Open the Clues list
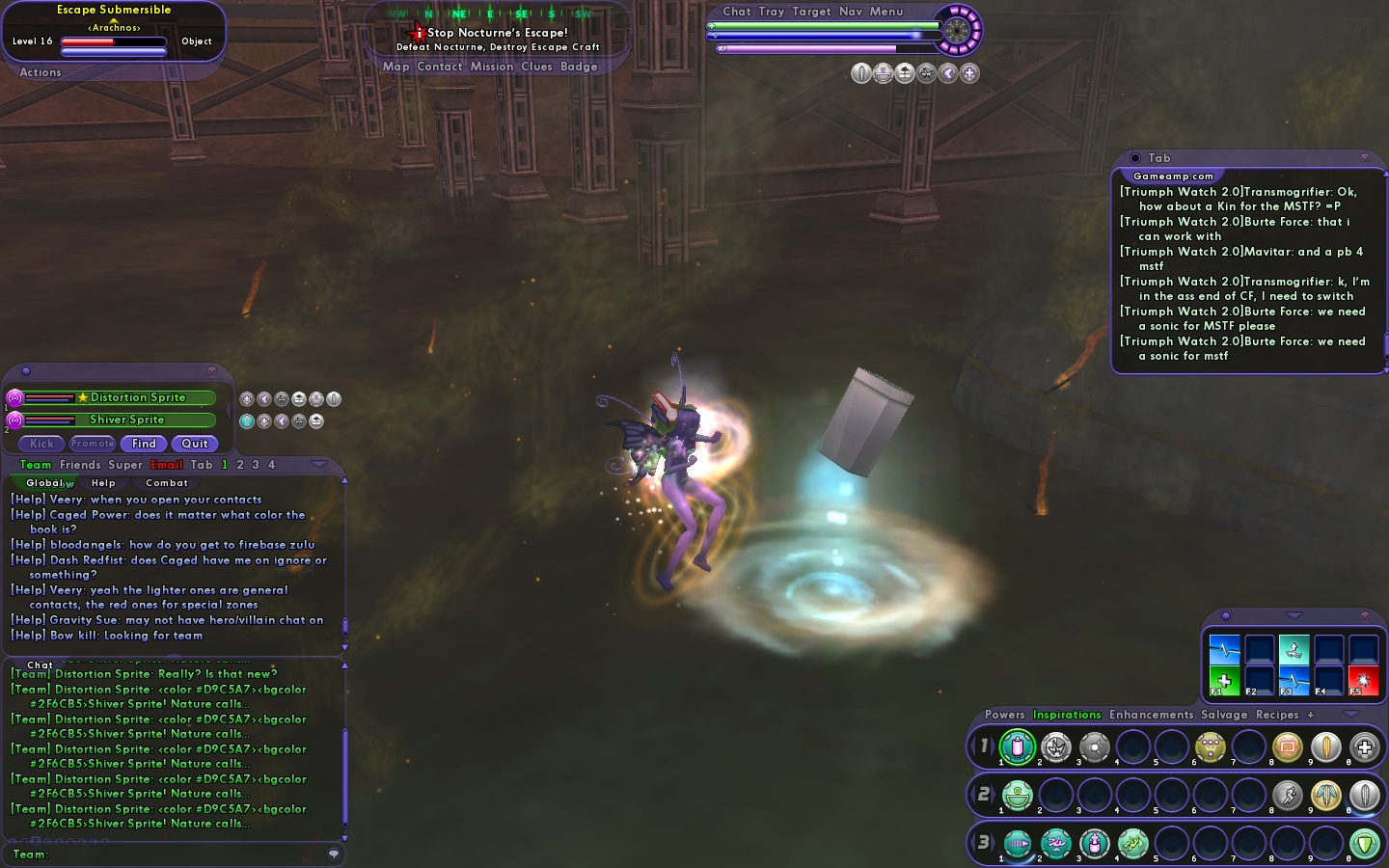The height and width of the screenshot is (868, 1389). (x=536, y=67)
